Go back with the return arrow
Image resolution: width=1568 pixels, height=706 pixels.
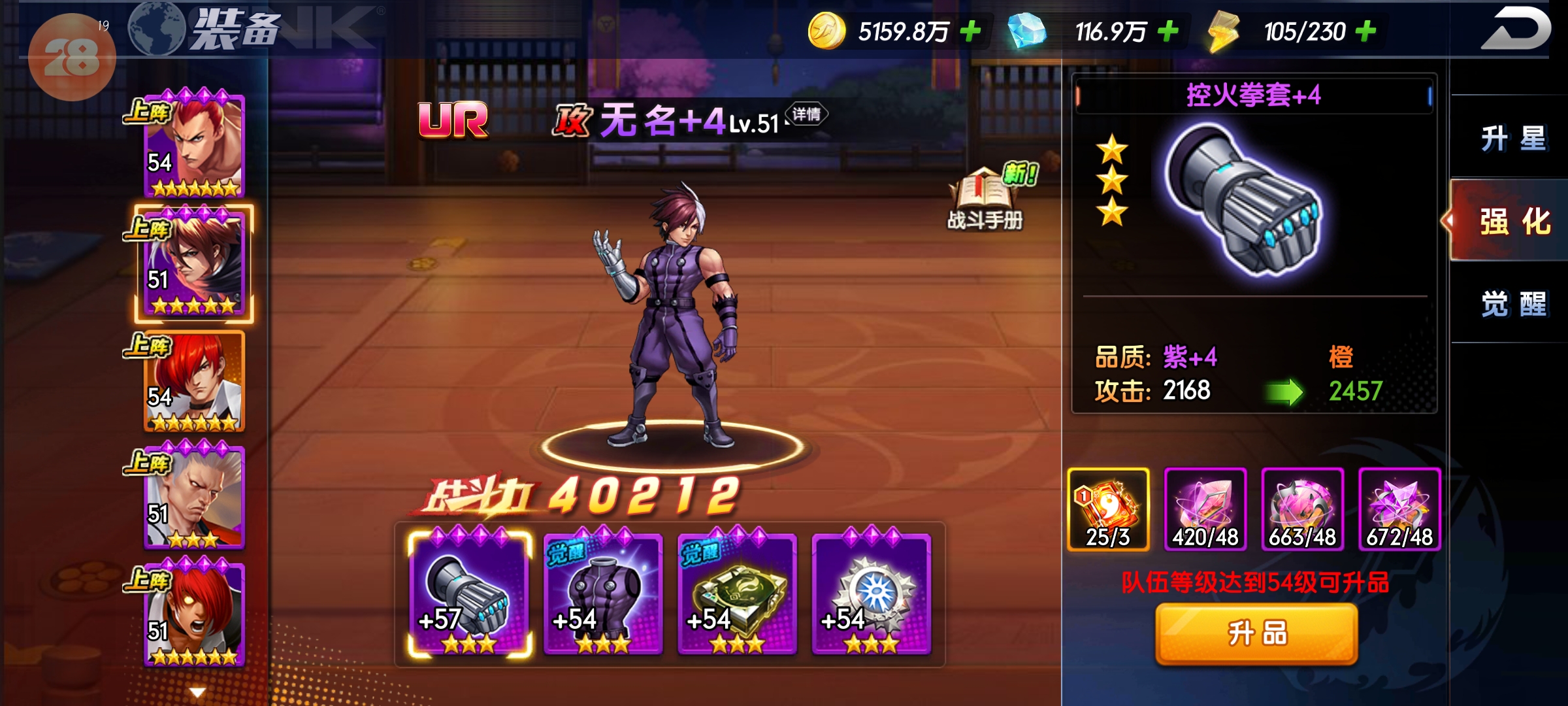[x=1514, y=29]
